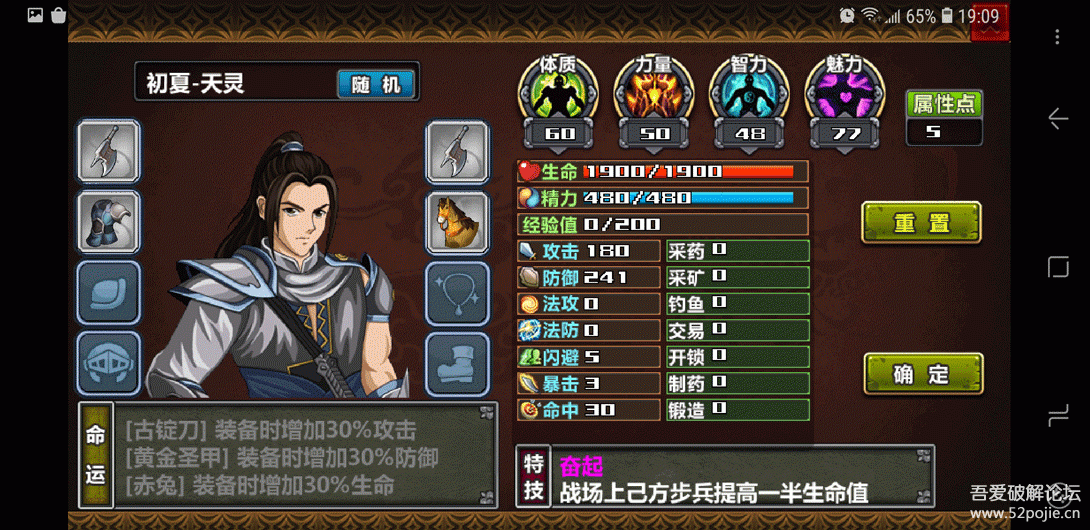Select the shoulder armor equipment slot
This screenshot has height=530, width=1090.
point(109,222)
